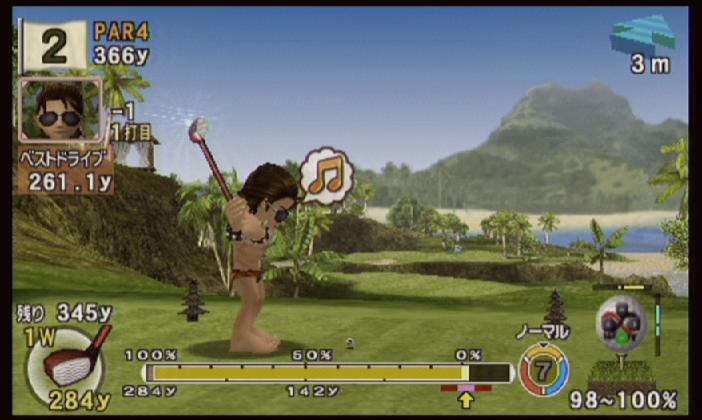Screen dimensions: 702x420
Task: Click the hole 2 flag icon
Action: point(54,45)
